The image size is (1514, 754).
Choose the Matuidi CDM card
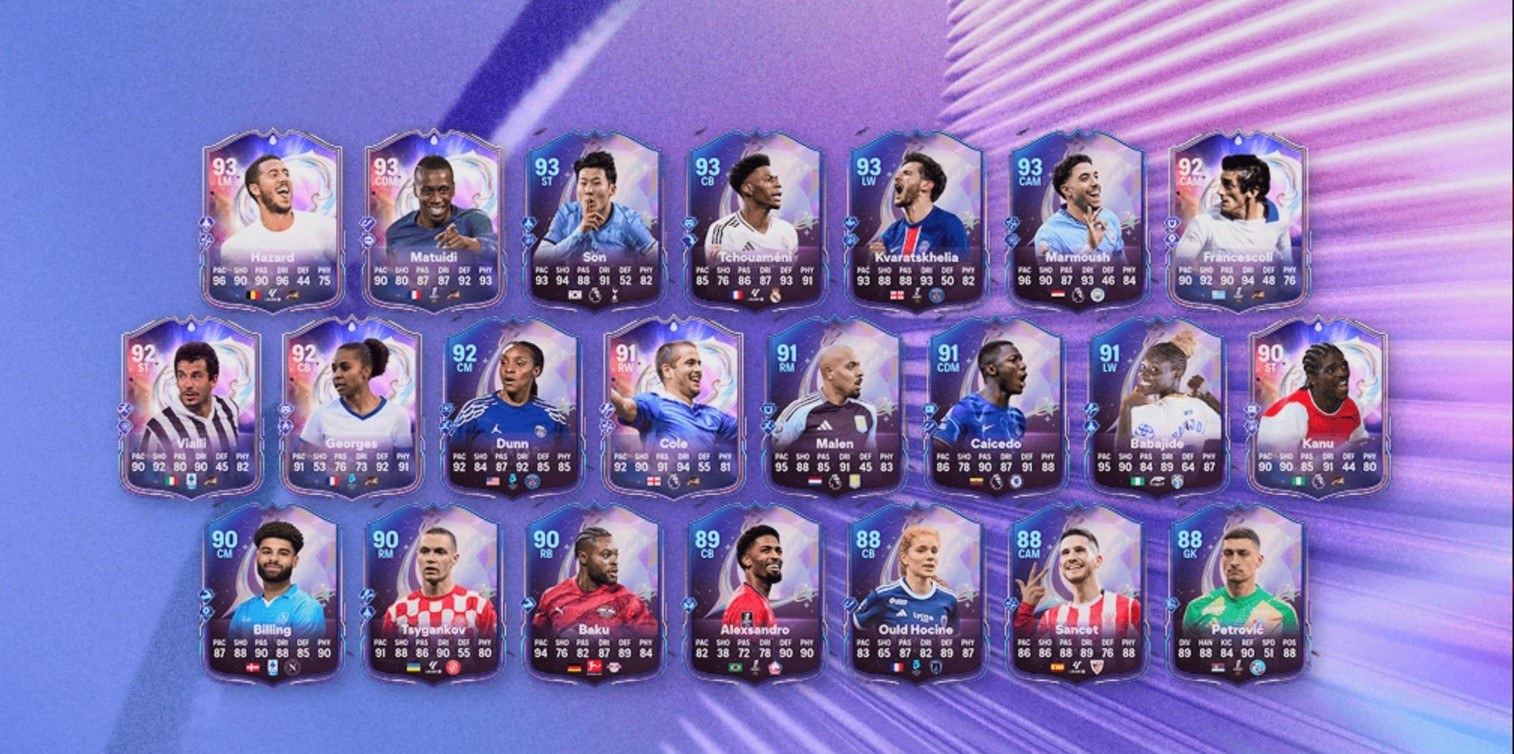pos(432,220)
